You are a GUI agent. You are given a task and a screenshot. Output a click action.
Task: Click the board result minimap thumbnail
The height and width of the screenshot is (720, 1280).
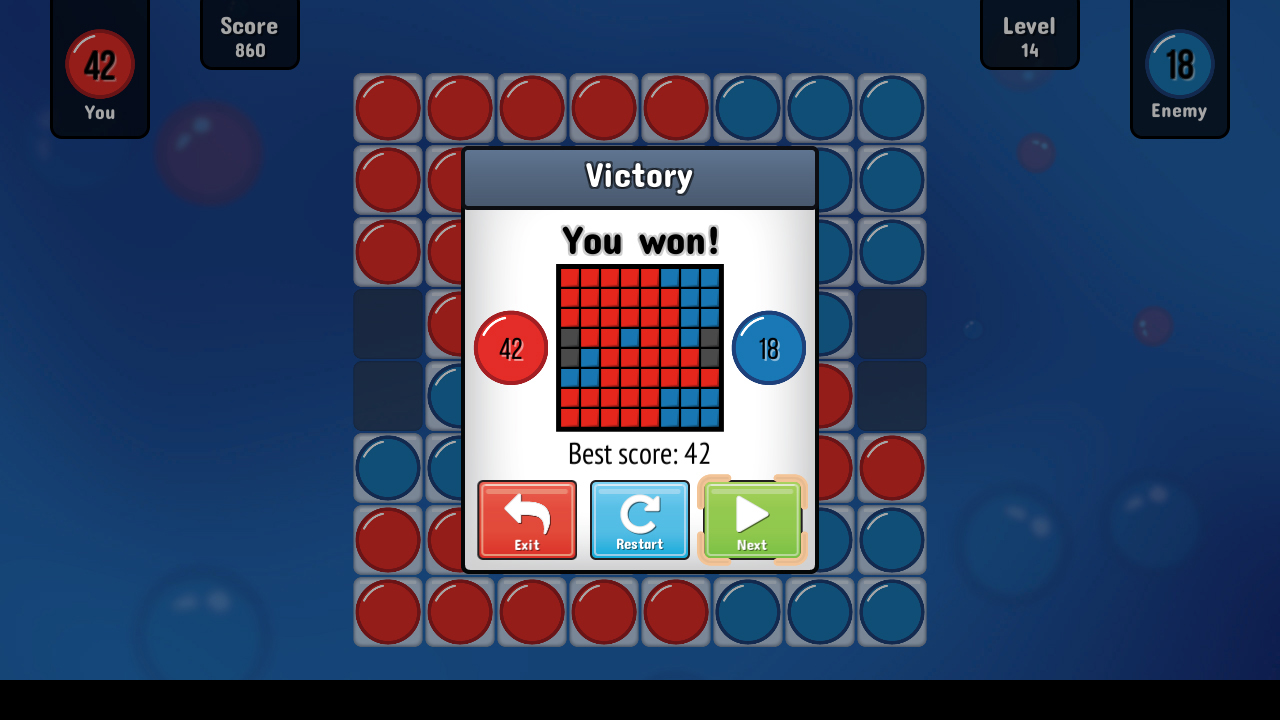639,349
